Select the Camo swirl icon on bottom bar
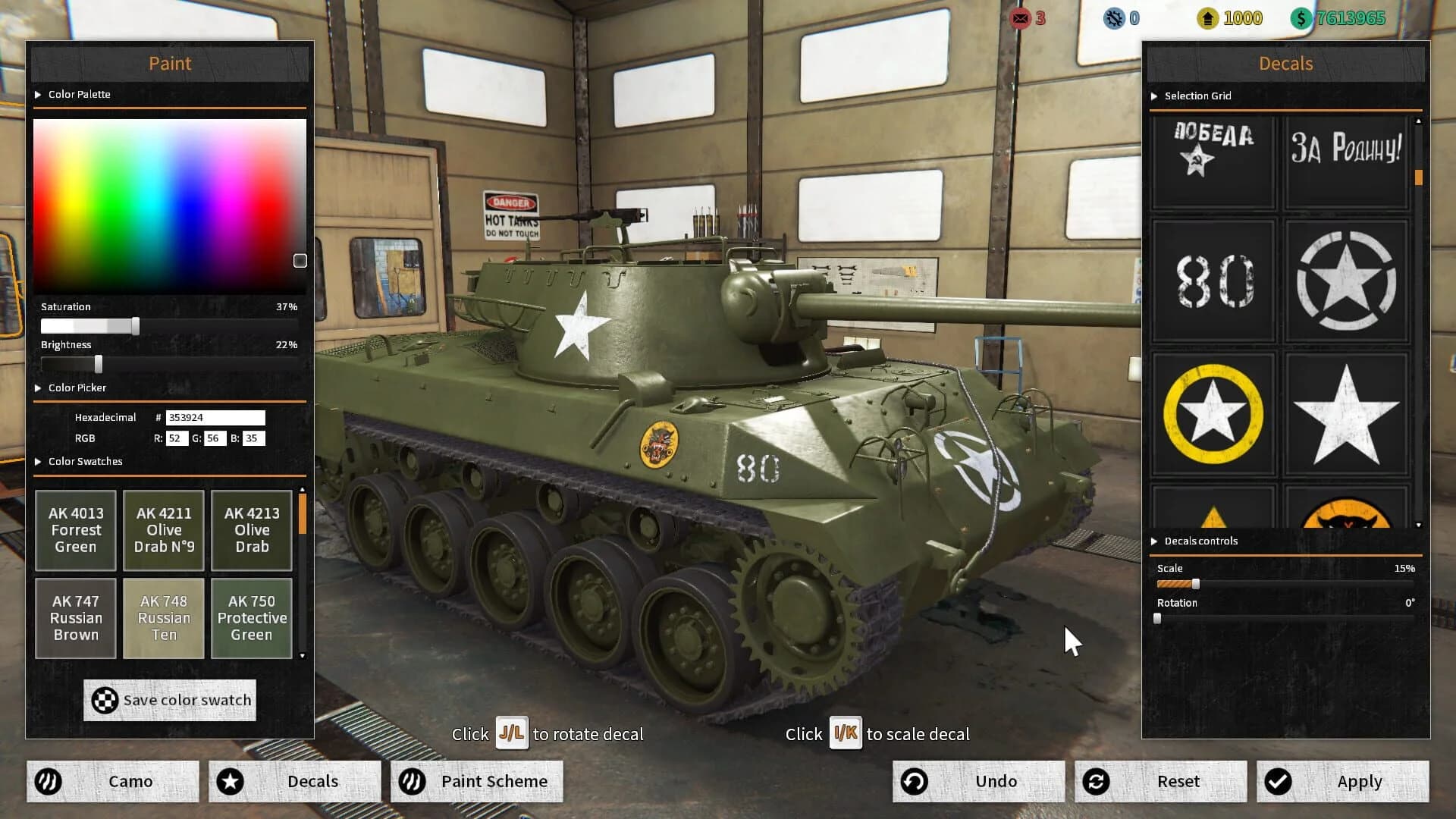 click(48, 781)
